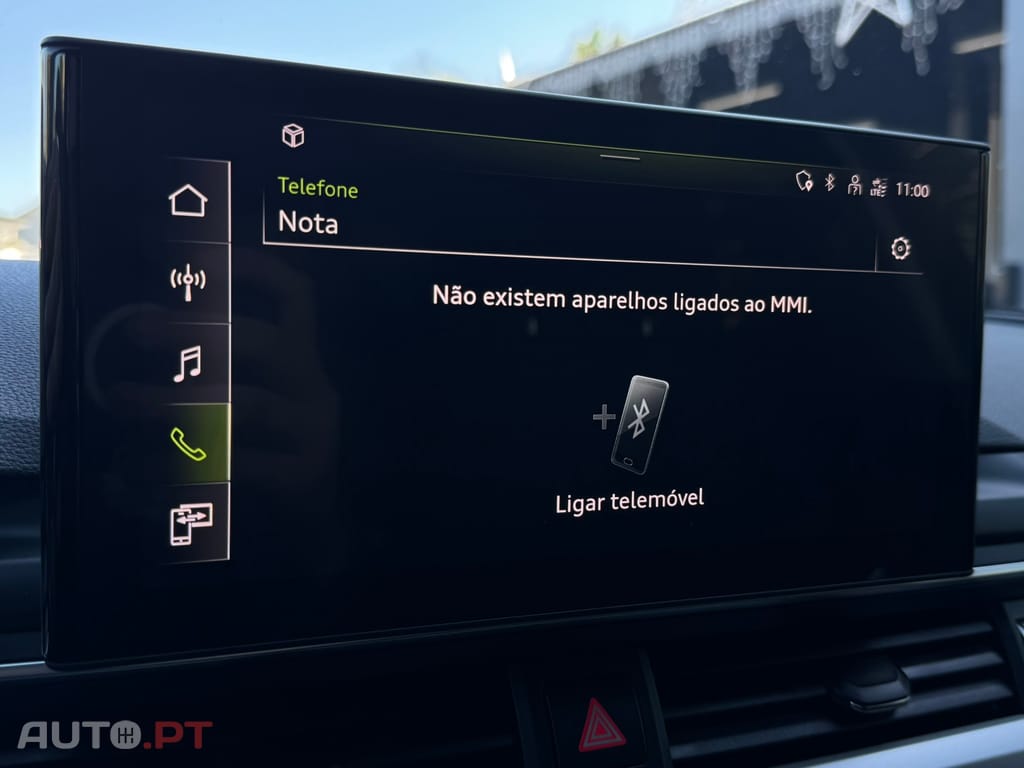Screen dimensions: 1024x768
Task: Open the smartphone interface connection icon
Action: tap(190, 524)
